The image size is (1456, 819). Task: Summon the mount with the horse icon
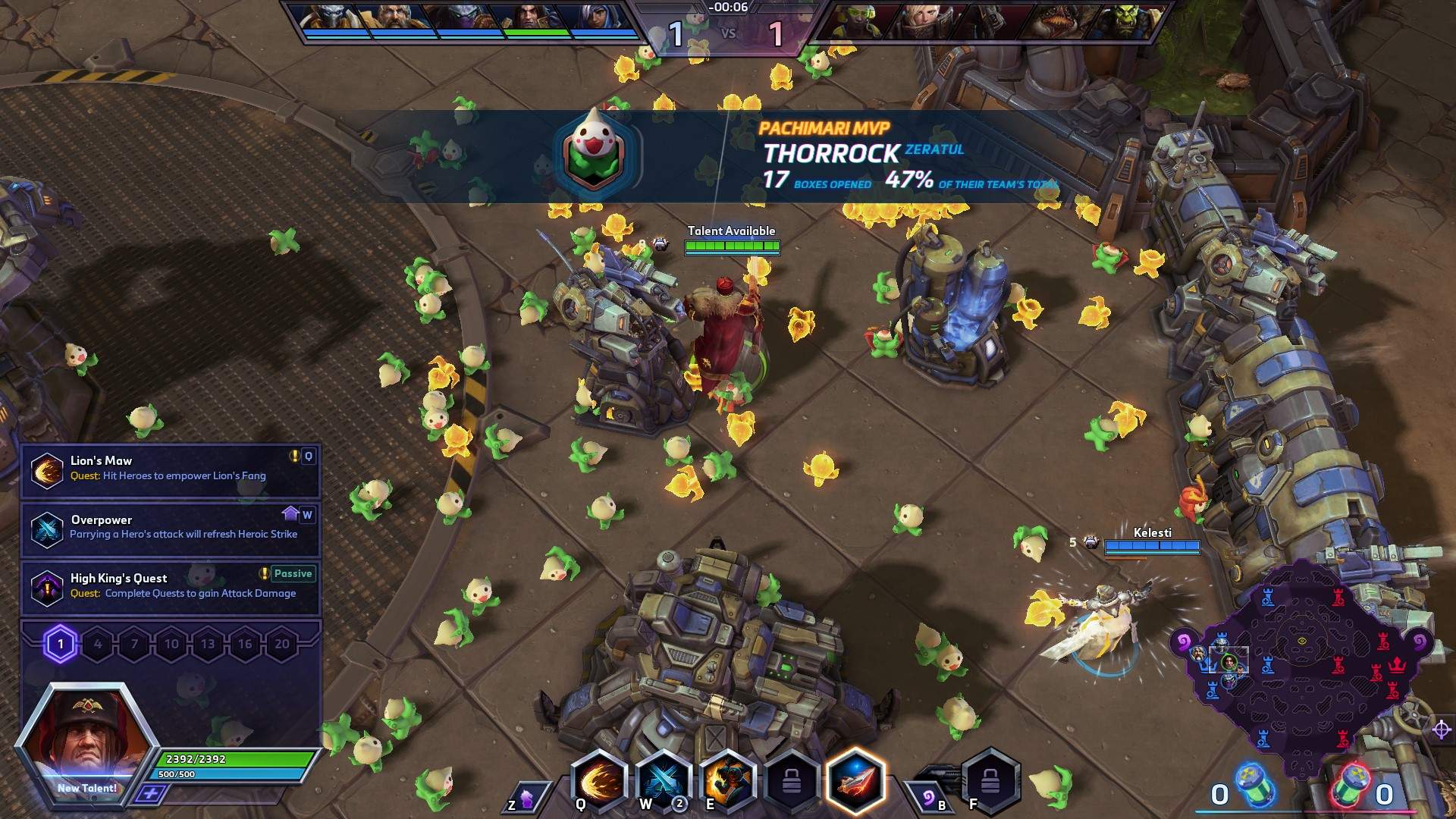pyautogui.click(x=525, y=799)
